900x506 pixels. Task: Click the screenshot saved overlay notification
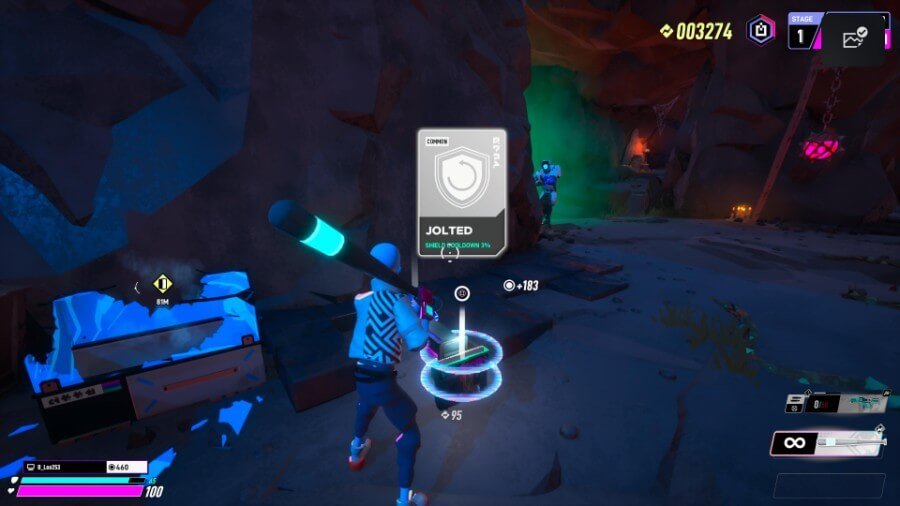853,39
